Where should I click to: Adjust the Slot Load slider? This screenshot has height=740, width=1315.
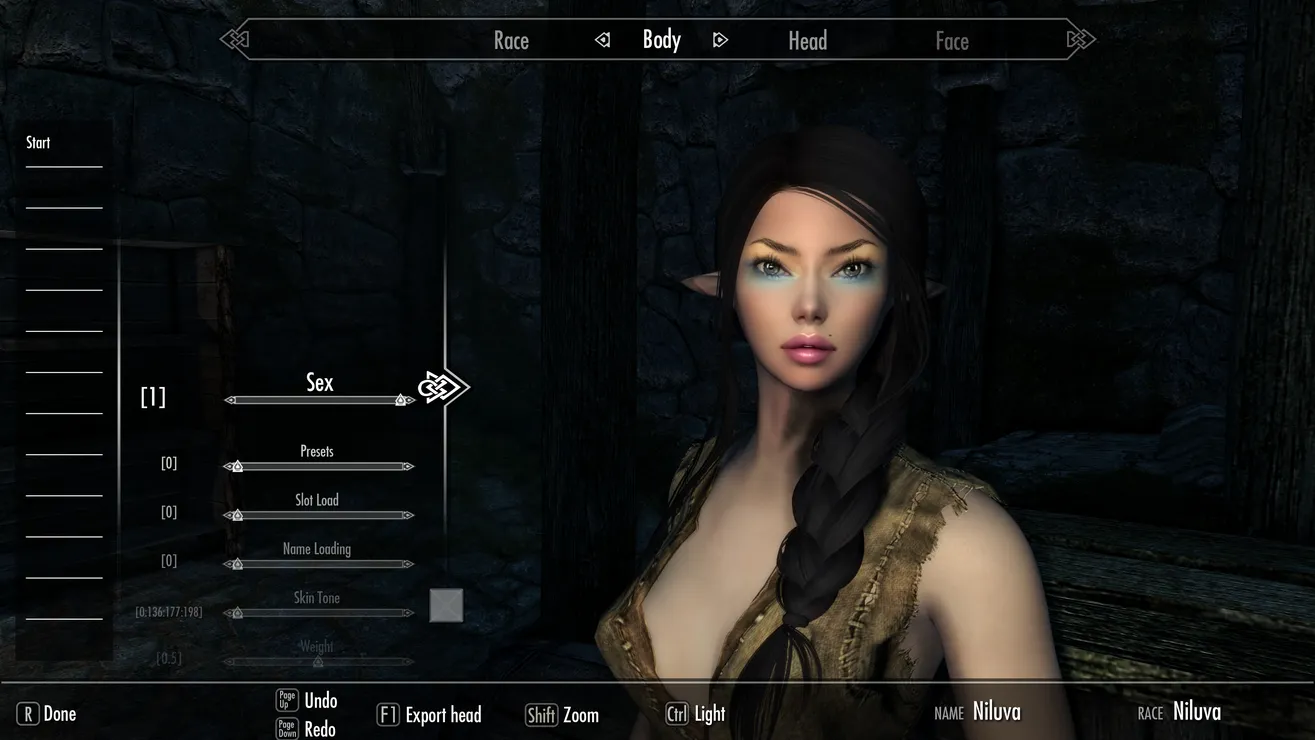click(x=319, y=515)
